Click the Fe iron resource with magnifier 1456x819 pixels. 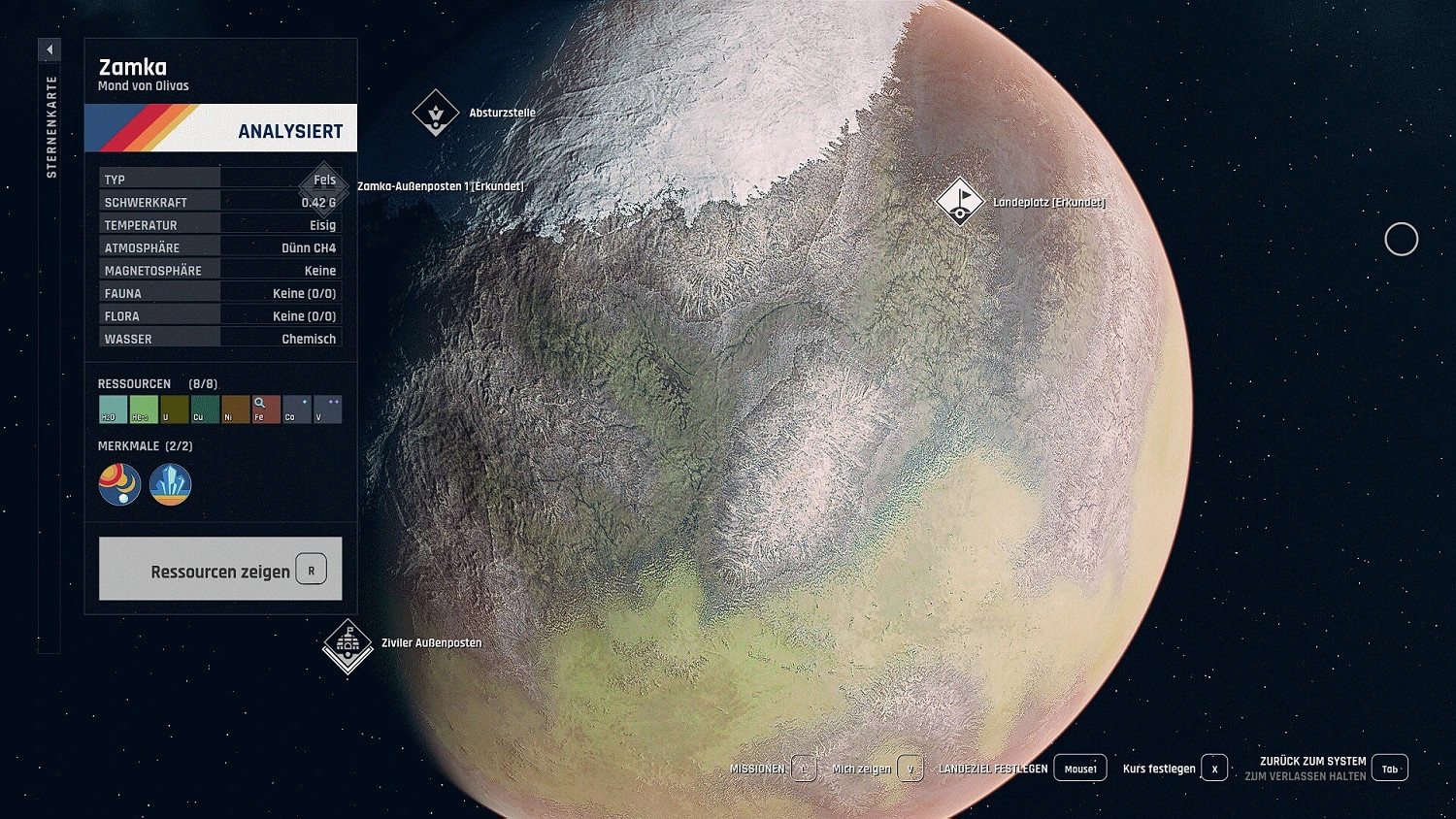(265, 409)
